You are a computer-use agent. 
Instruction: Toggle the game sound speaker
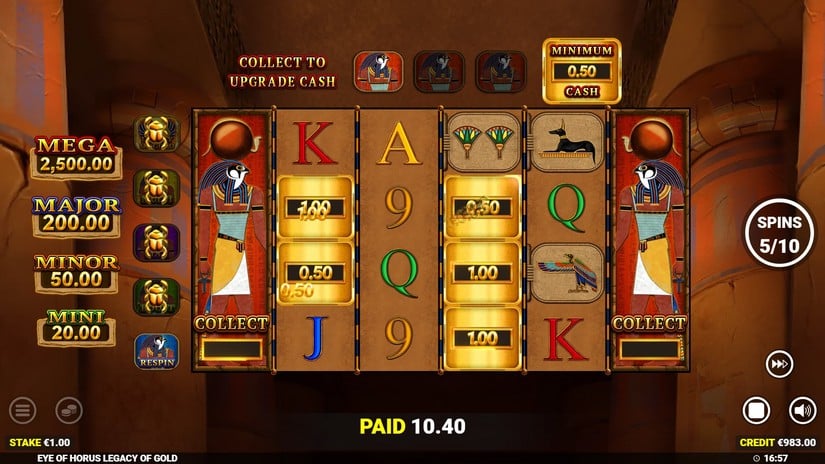[802, 410]
